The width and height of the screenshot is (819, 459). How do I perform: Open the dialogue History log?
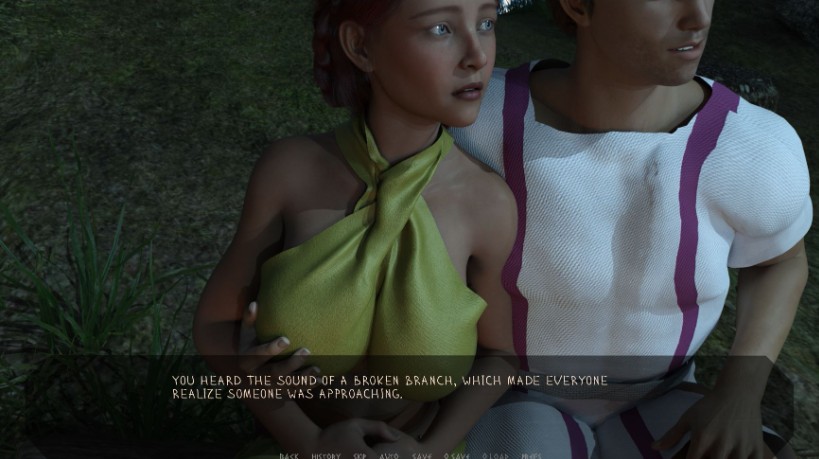[x=325, y=455]
